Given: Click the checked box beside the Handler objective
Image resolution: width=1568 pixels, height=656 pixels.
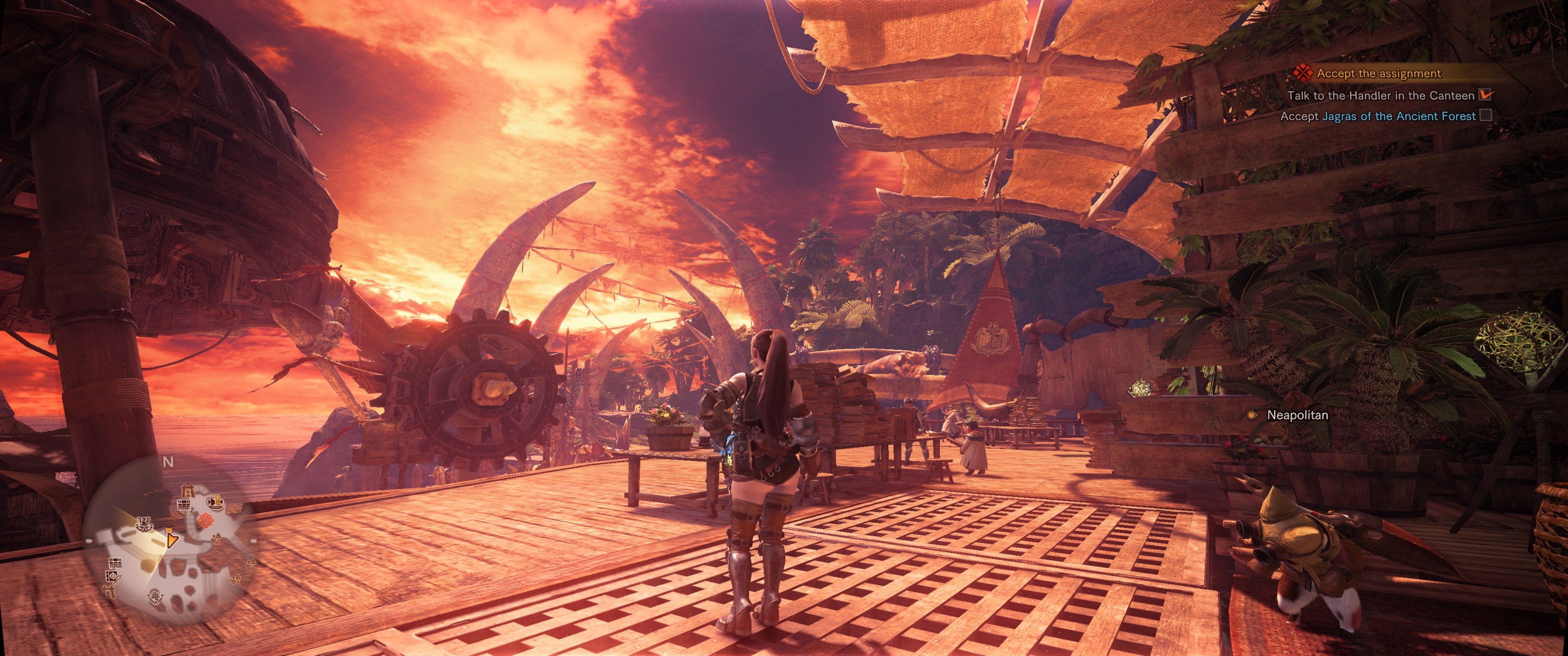Looking at the screenshot, I should (1486, 94).
